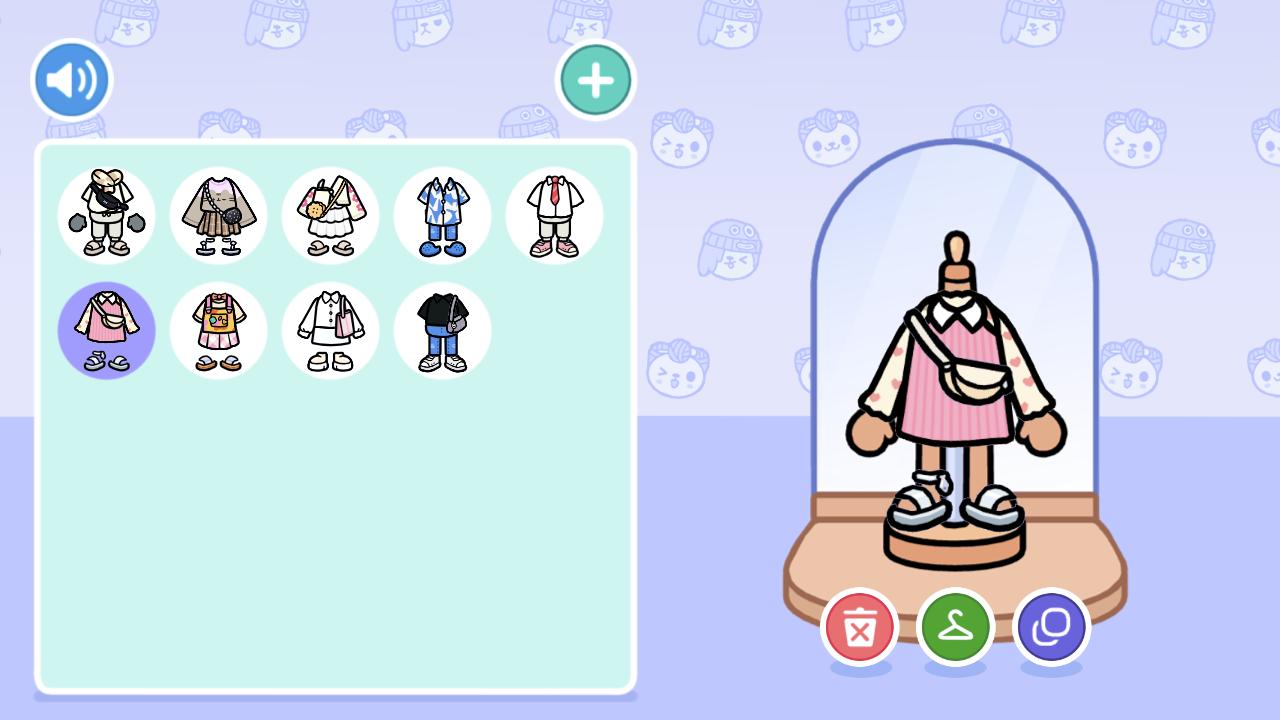Choose the outfit with sun hat and fanny pack

point(107,215)
